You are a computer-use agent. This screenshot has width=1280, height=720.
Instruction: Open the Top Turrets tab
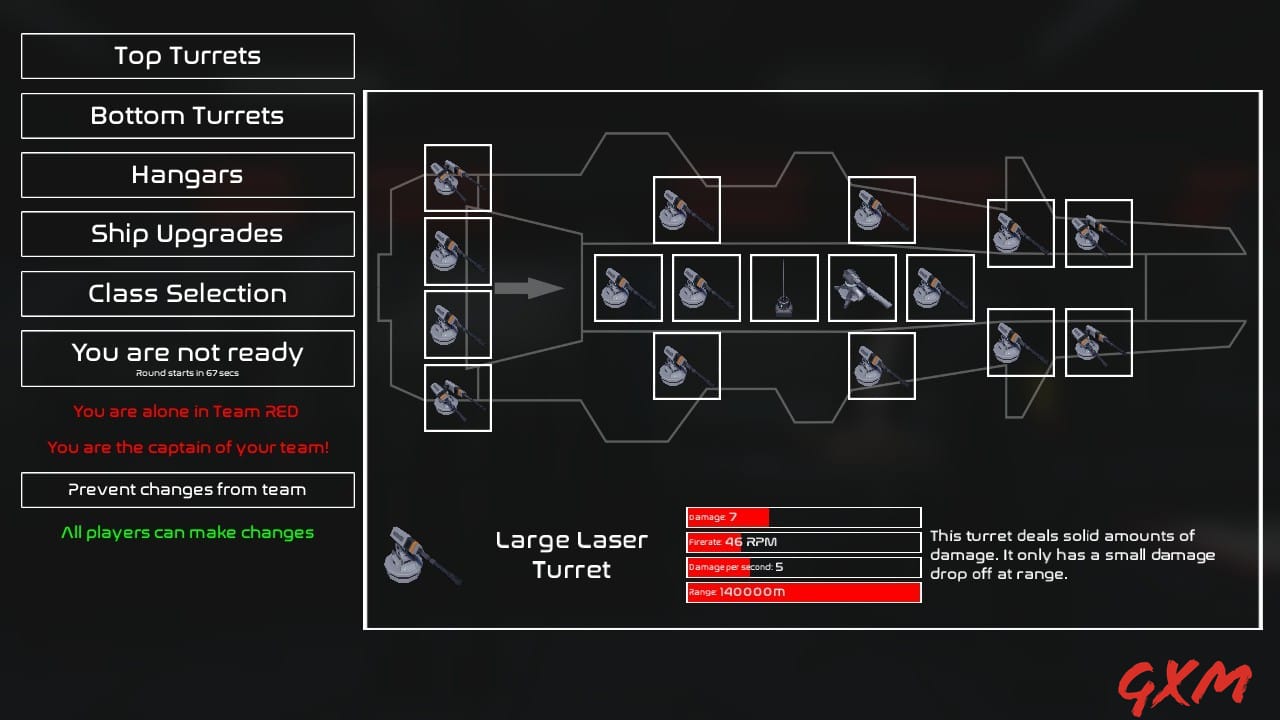187,56
